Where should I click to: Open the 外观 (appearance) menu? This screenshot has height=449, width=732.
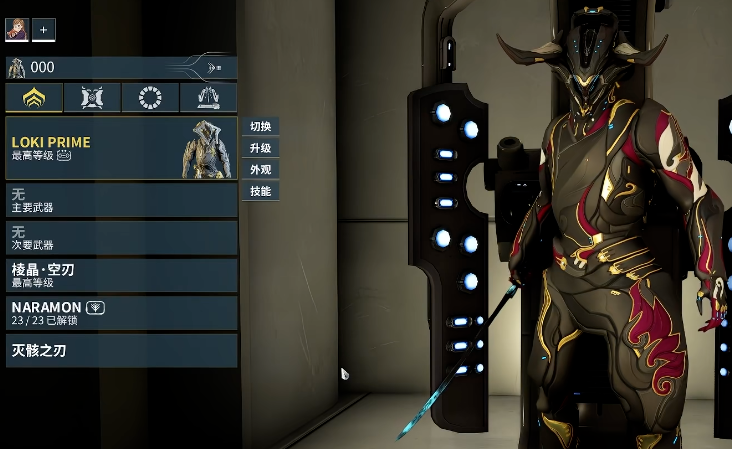[260, 169]
